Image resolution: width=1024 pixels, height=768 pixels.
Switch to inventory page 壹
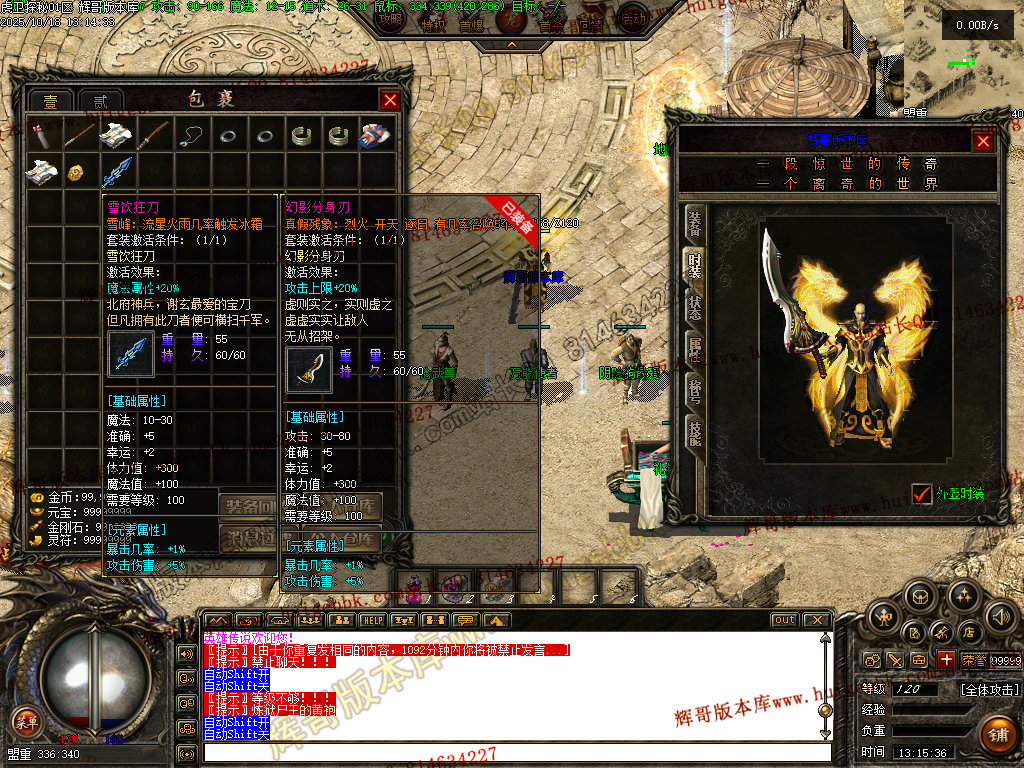point(50,102)
